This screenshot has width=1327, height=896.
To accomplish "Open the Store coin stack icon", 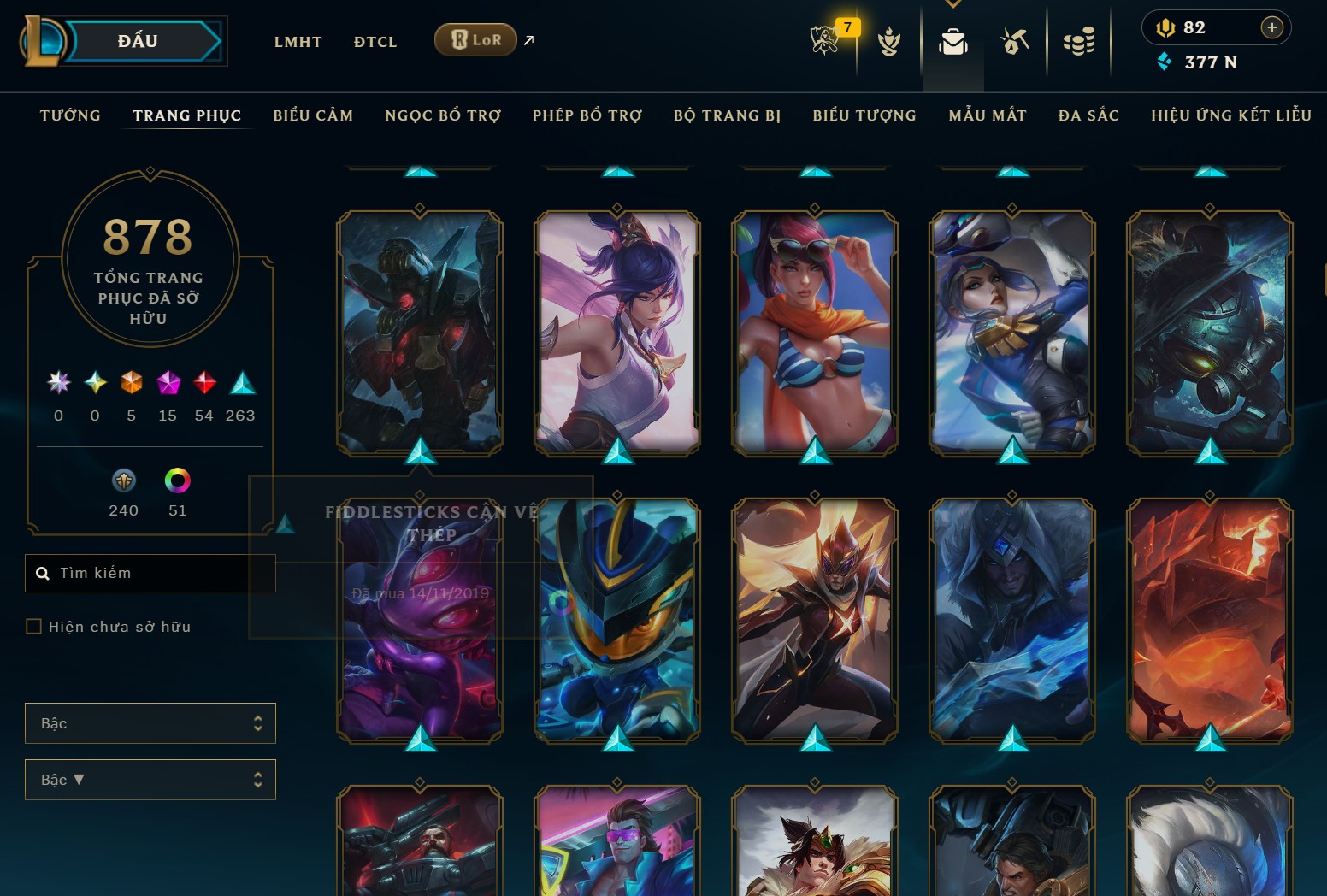I will tap(1078, 40).
